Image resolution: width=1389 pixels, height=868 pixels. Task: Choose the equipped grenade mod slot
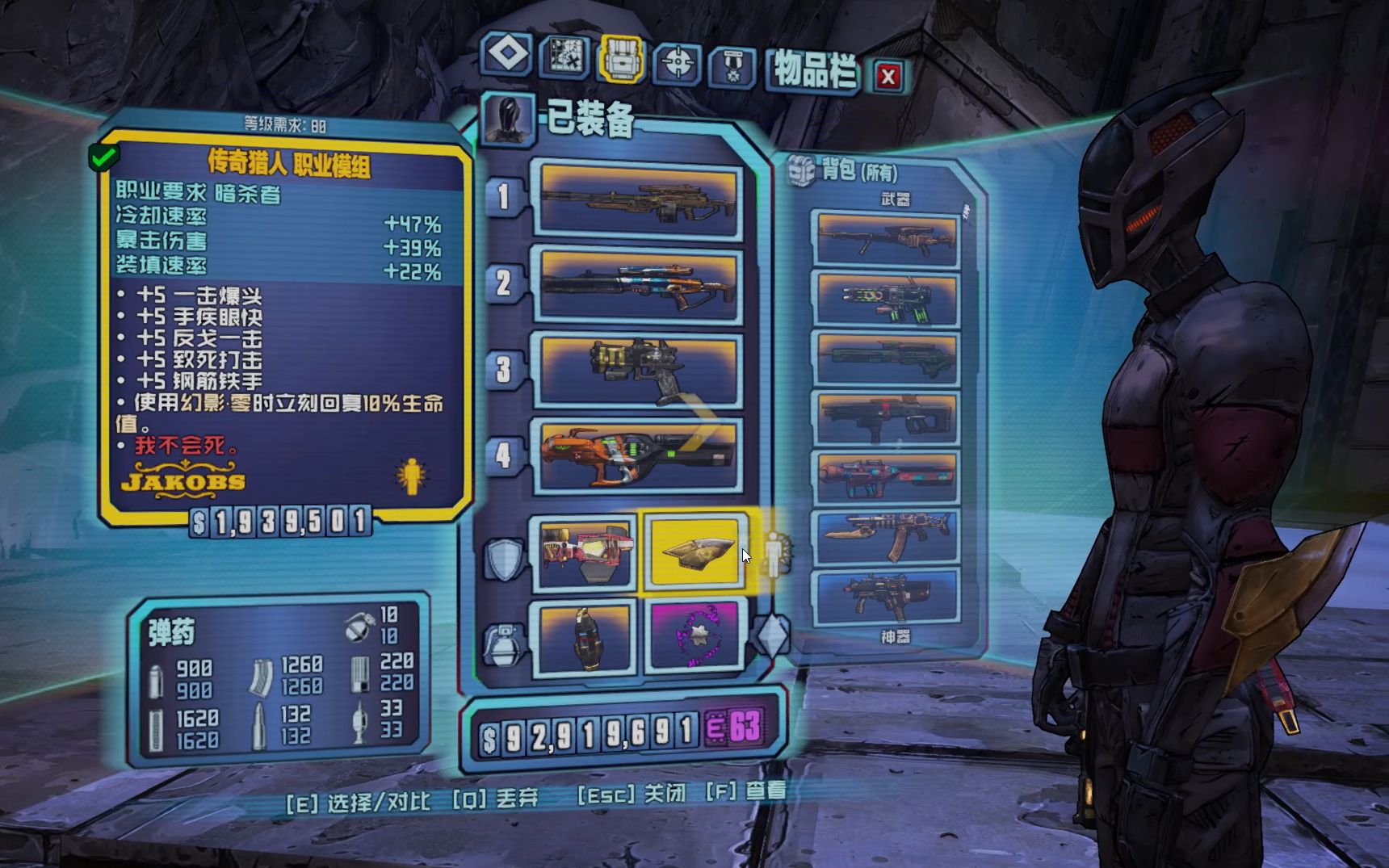pos(585,638)
